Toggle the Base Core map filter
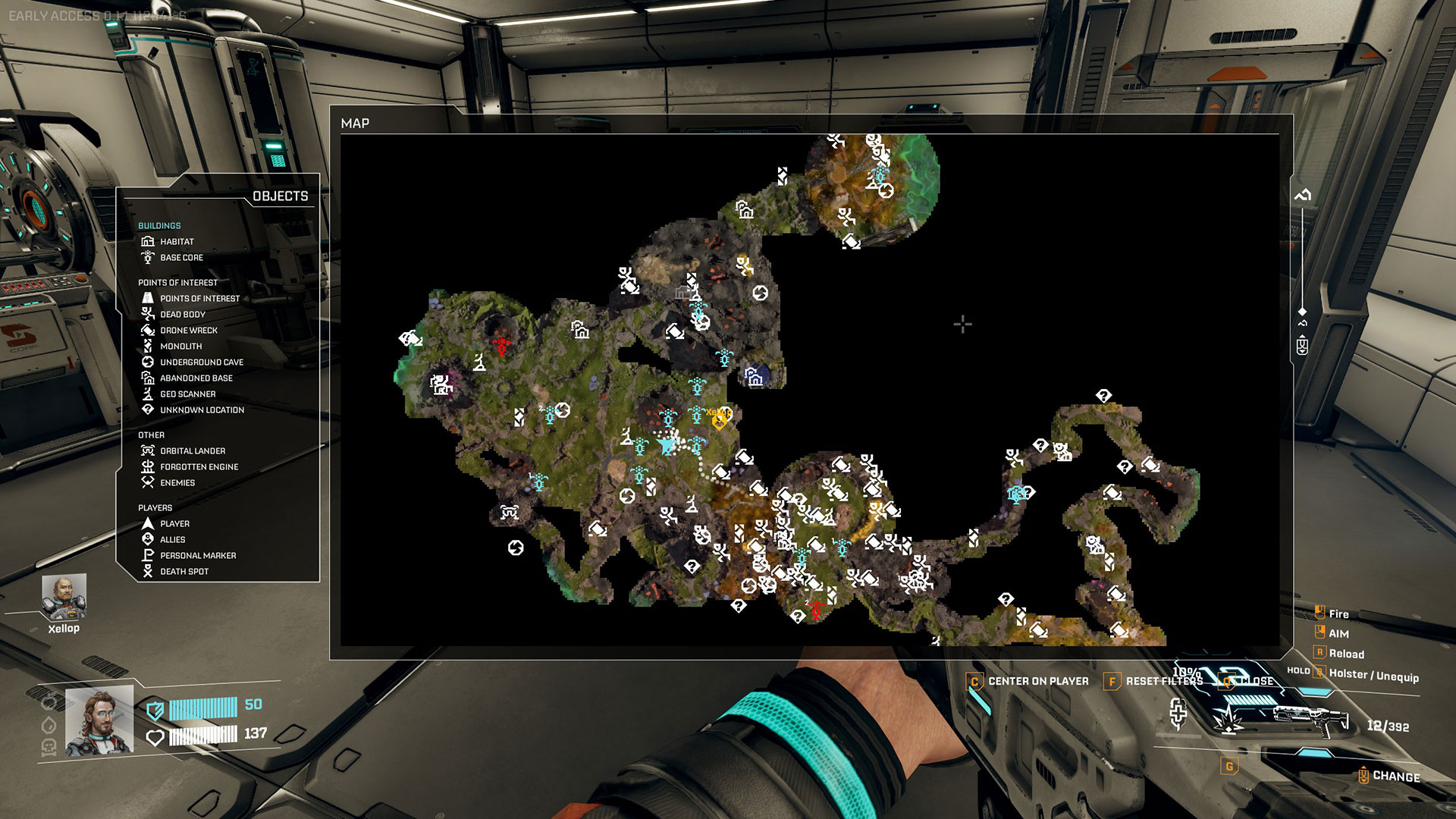 pyautogui.click(x=180, y=257)
